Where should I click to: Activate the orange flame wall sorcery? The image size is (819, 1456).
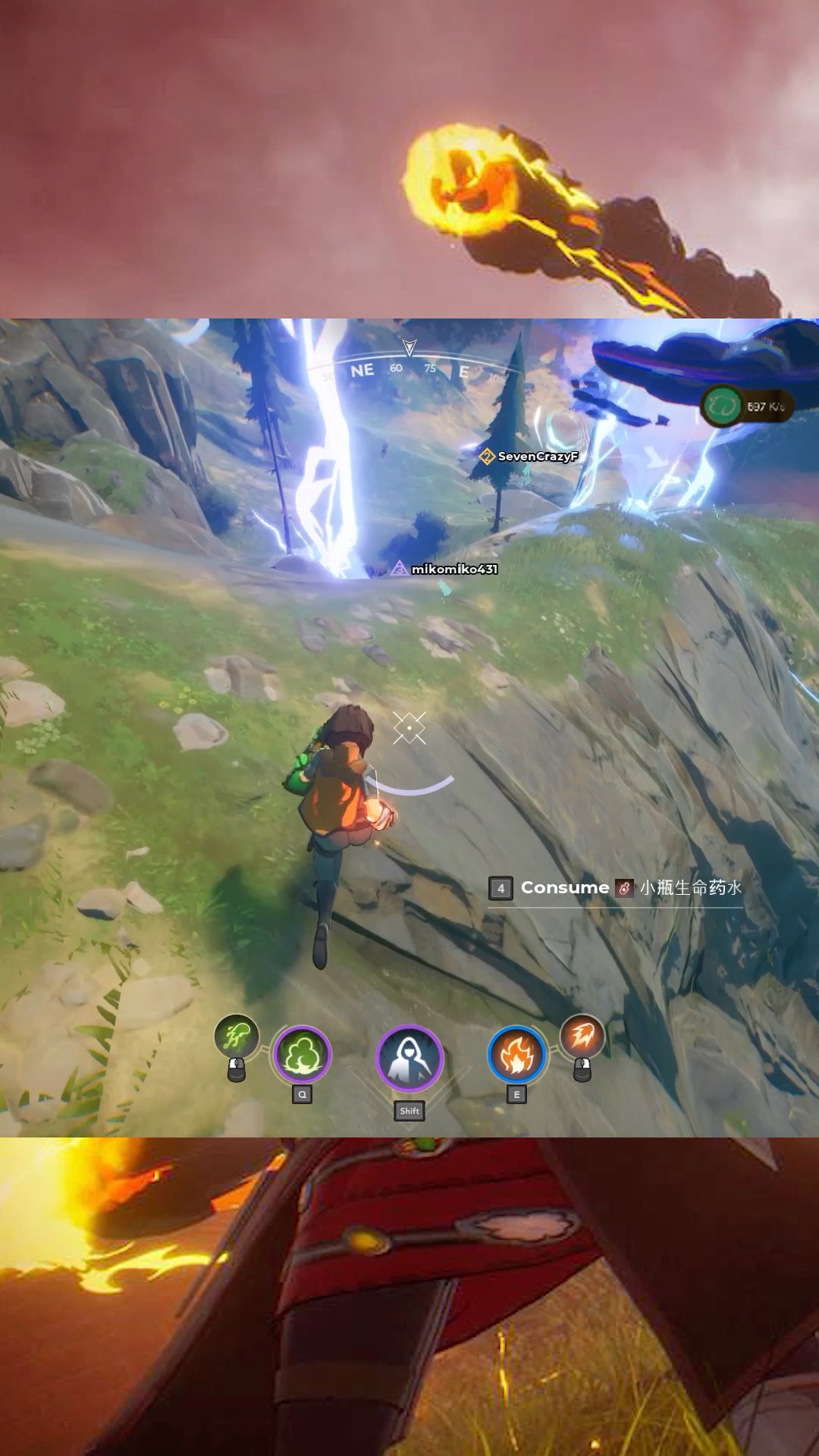[x=516, y=1055]
